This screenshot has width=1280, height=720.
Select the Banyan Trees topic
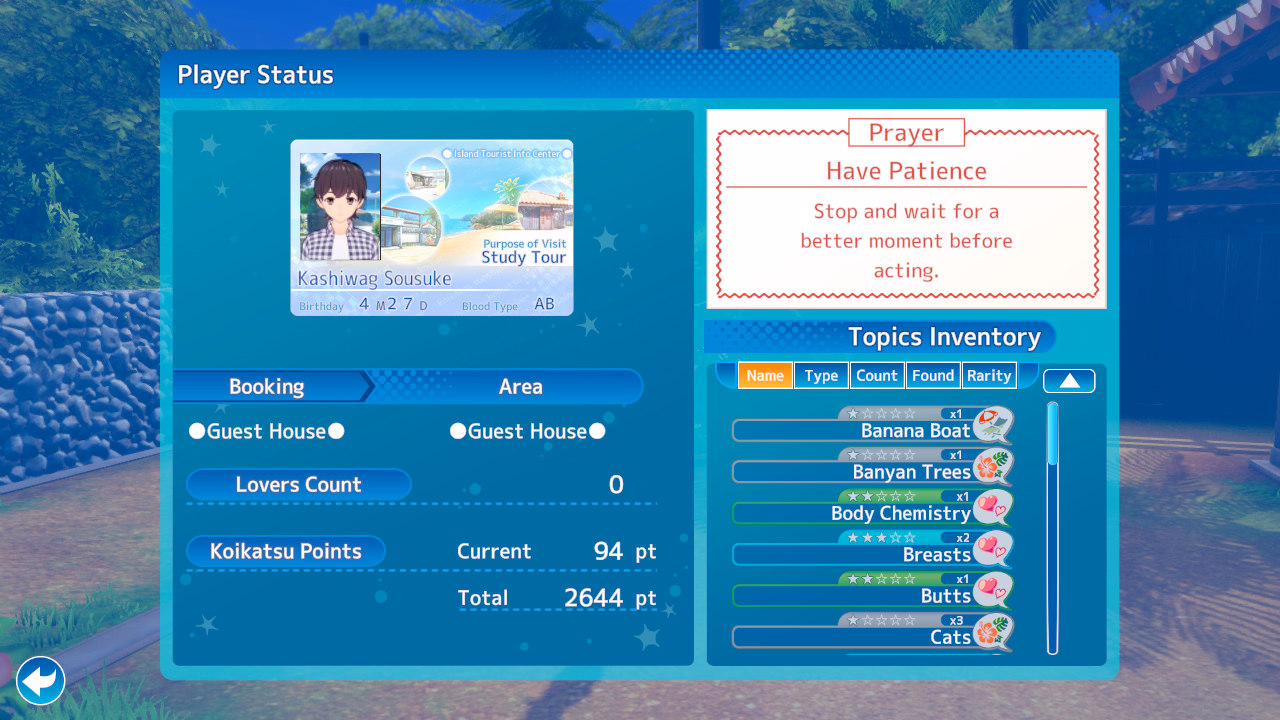coord(870,471)
